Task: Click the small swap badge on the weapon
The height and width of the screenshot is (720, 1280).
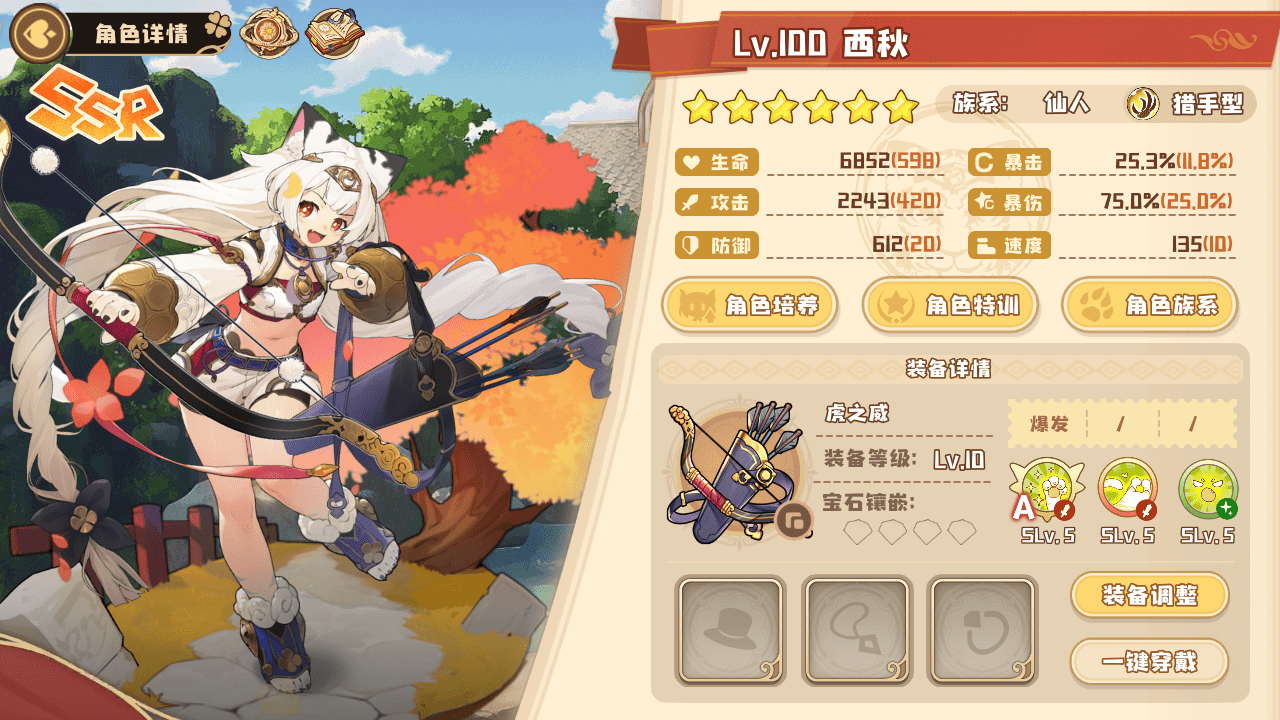Action: point(794,520)
